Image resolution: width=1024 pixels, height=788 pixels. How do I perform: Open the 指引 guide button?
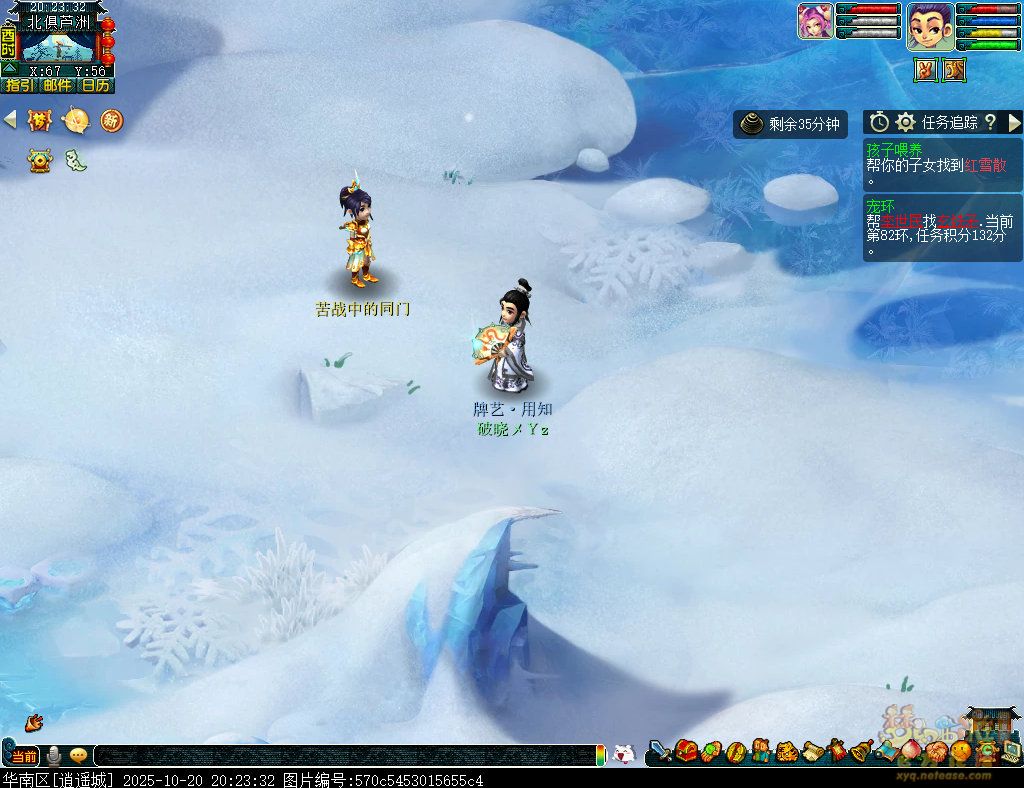(20, 86)
